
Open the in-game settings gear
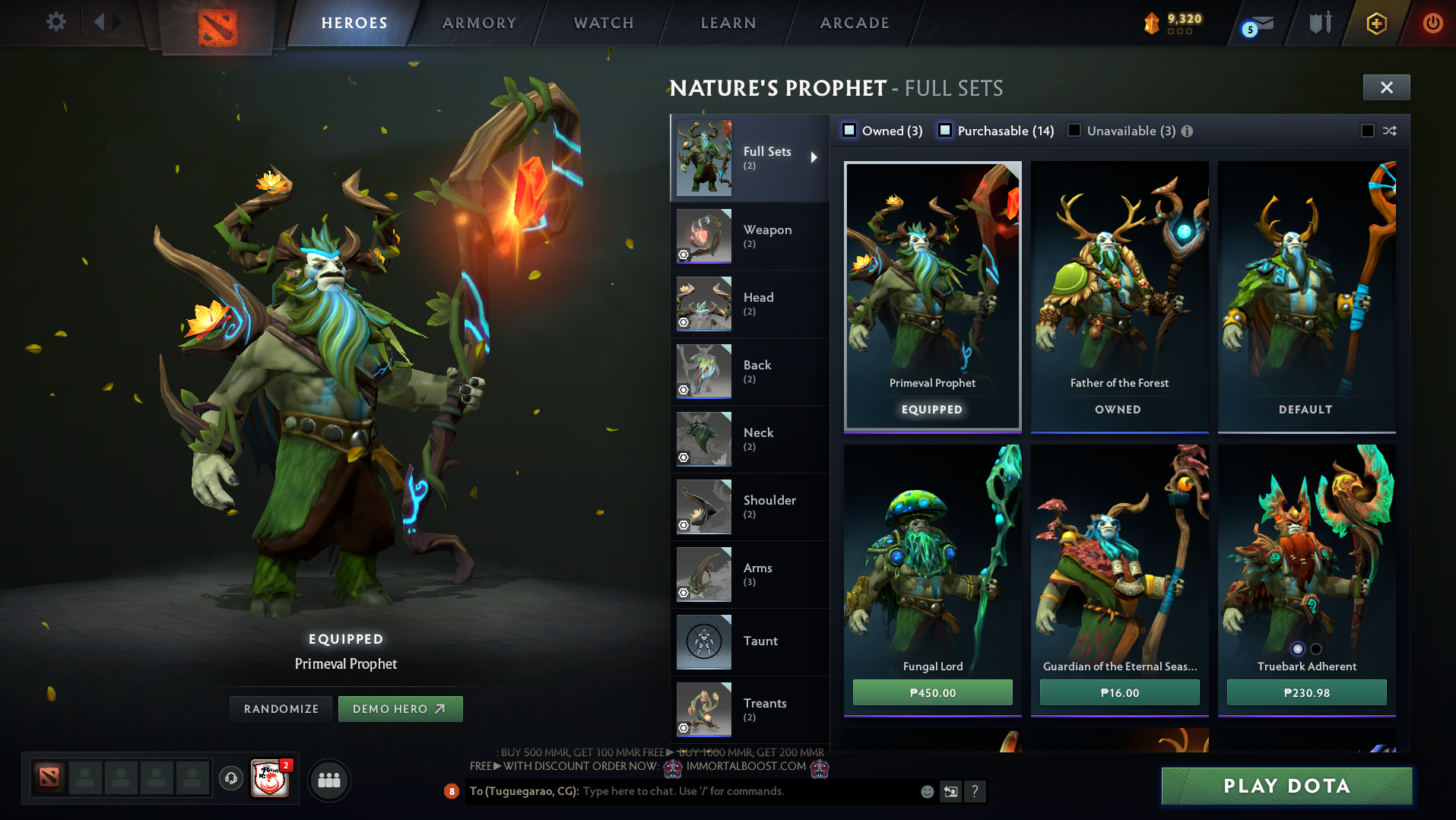click(x=54, y=22)
